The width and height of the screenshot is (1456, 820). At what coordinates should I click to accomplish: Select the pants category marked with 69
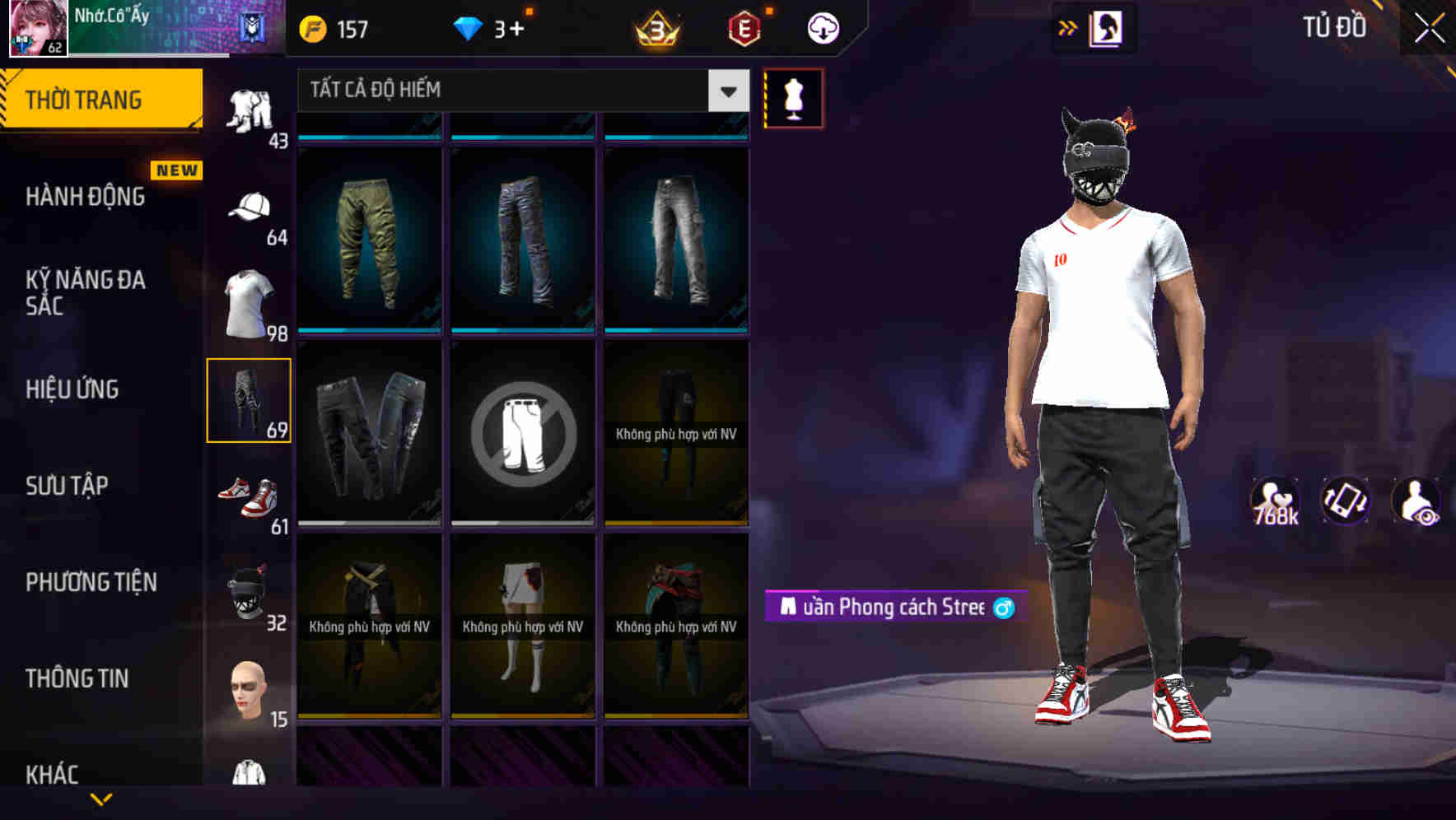coord(251,399)
